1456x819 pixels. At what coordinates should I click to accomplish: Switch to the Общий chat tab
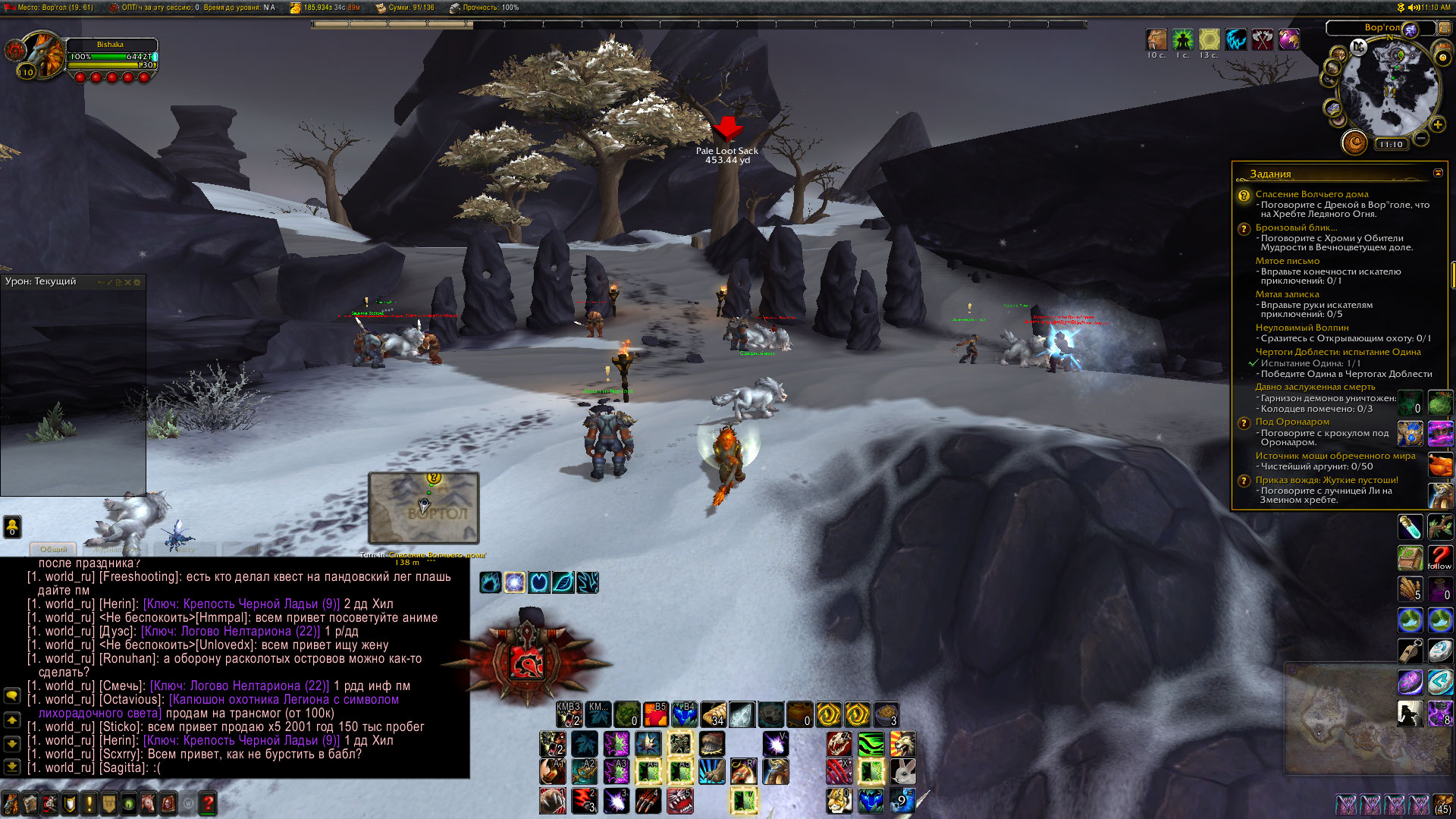click(x=53, y=549)
